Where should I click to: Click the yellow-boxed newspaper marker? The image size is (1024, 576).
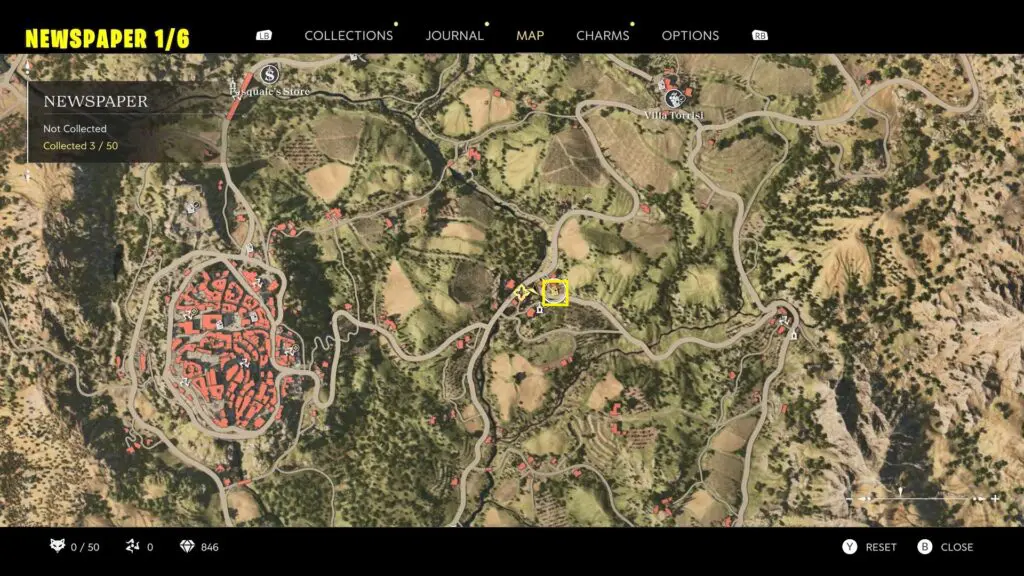[x=555, y=293]
